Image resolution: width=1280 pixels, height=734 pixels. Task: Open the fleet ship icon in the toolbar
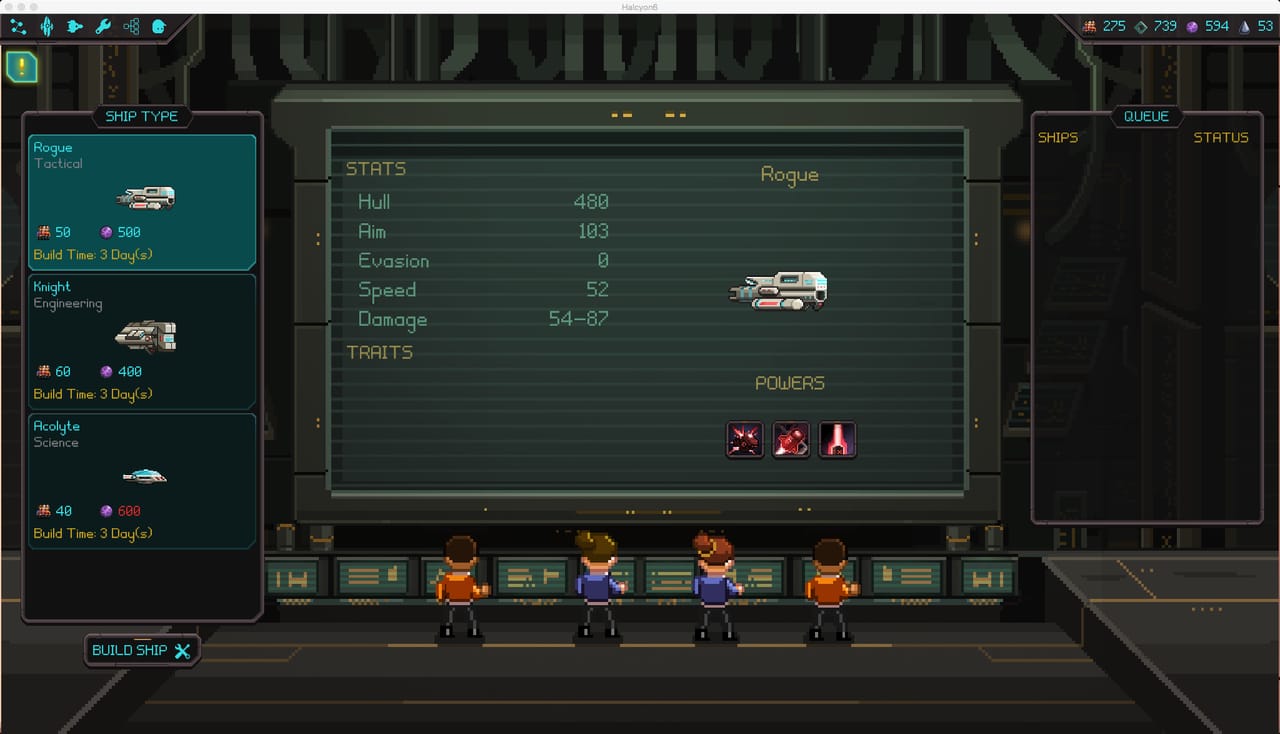point(74,27)
